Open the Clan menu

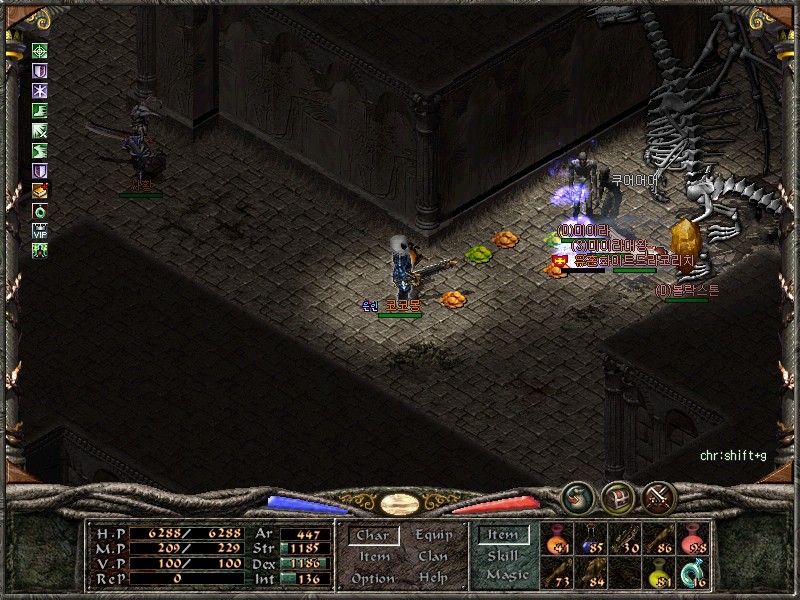[434, 557]
